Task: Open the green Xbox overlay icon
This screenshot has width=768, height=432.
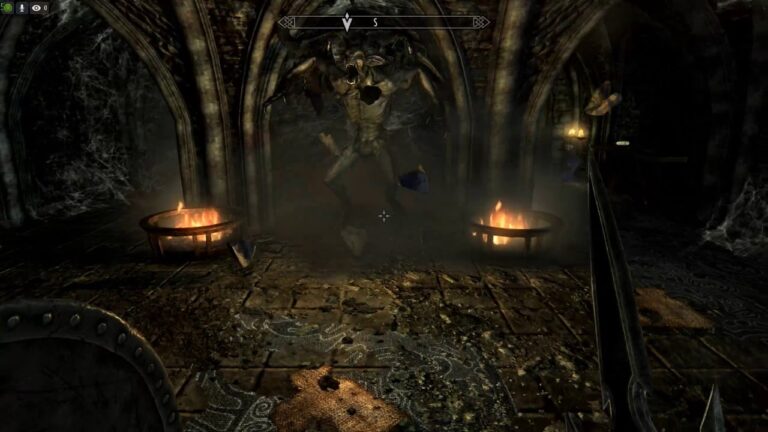Action: click(8, 8)
